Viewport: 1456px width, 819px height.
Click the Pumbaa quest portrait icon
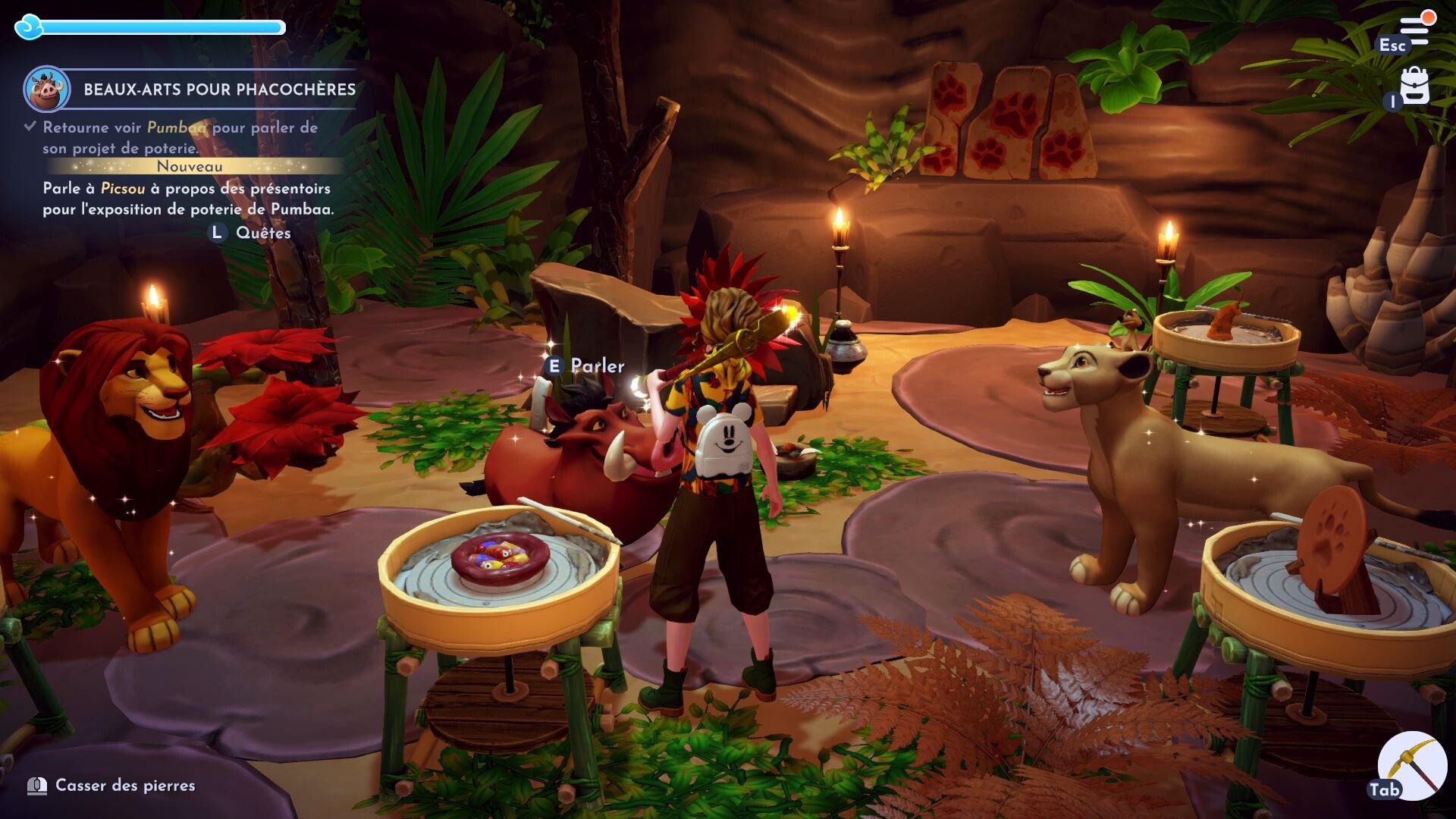coord(47,89)
